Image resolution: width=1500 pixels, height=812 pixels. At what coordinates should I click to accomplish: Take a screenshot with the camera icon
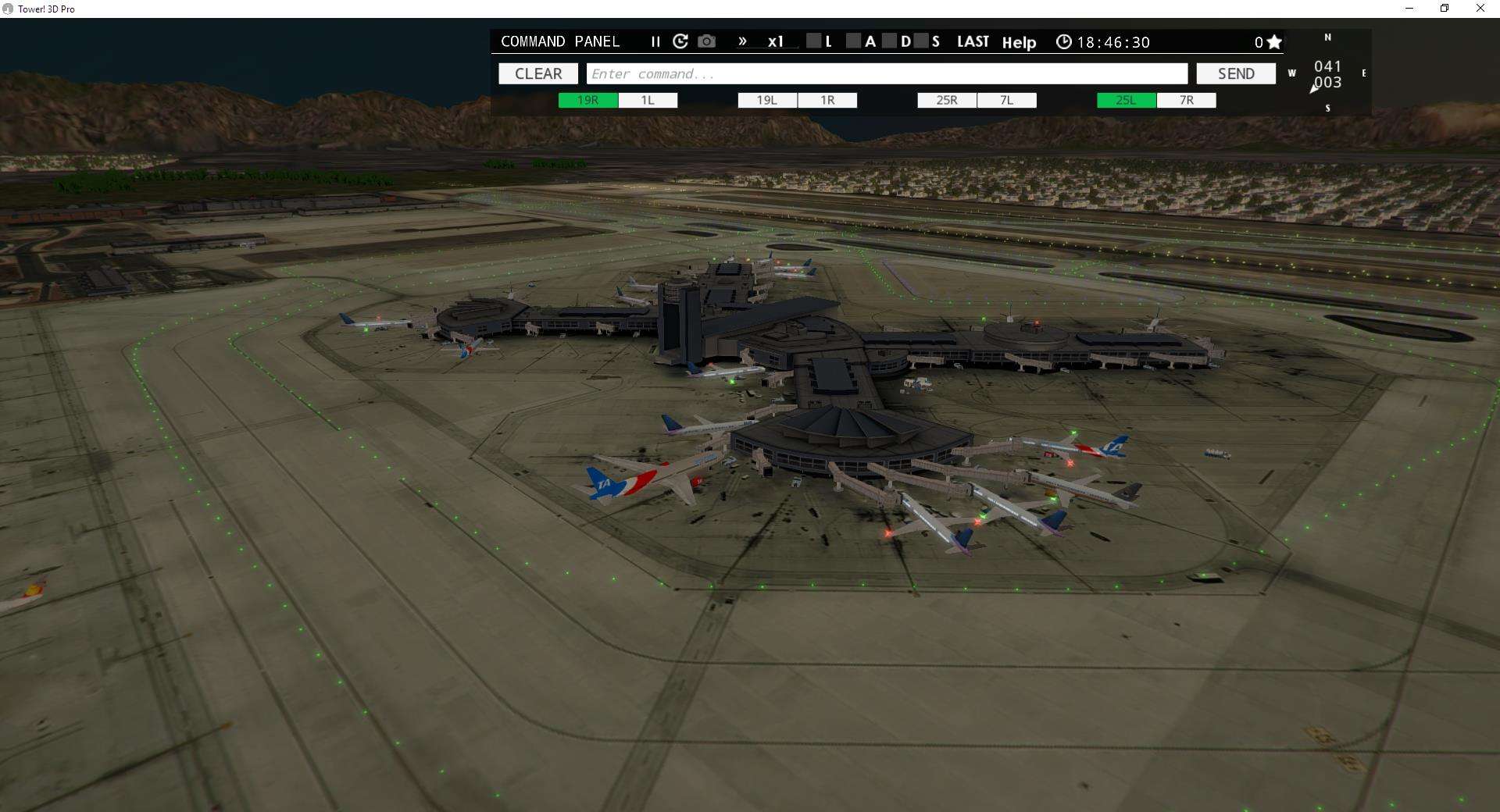pos(706,41)
